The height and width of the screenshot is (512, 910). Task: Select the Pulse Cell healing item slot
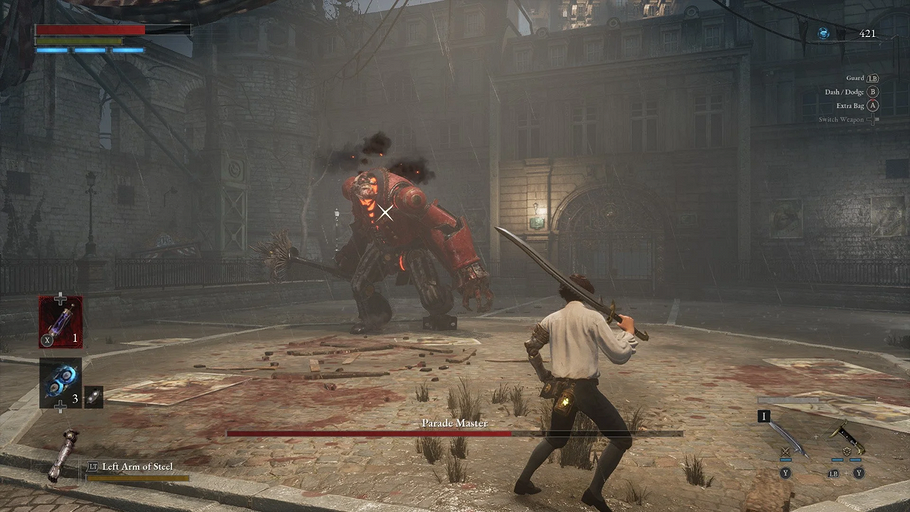pos(60,322)
